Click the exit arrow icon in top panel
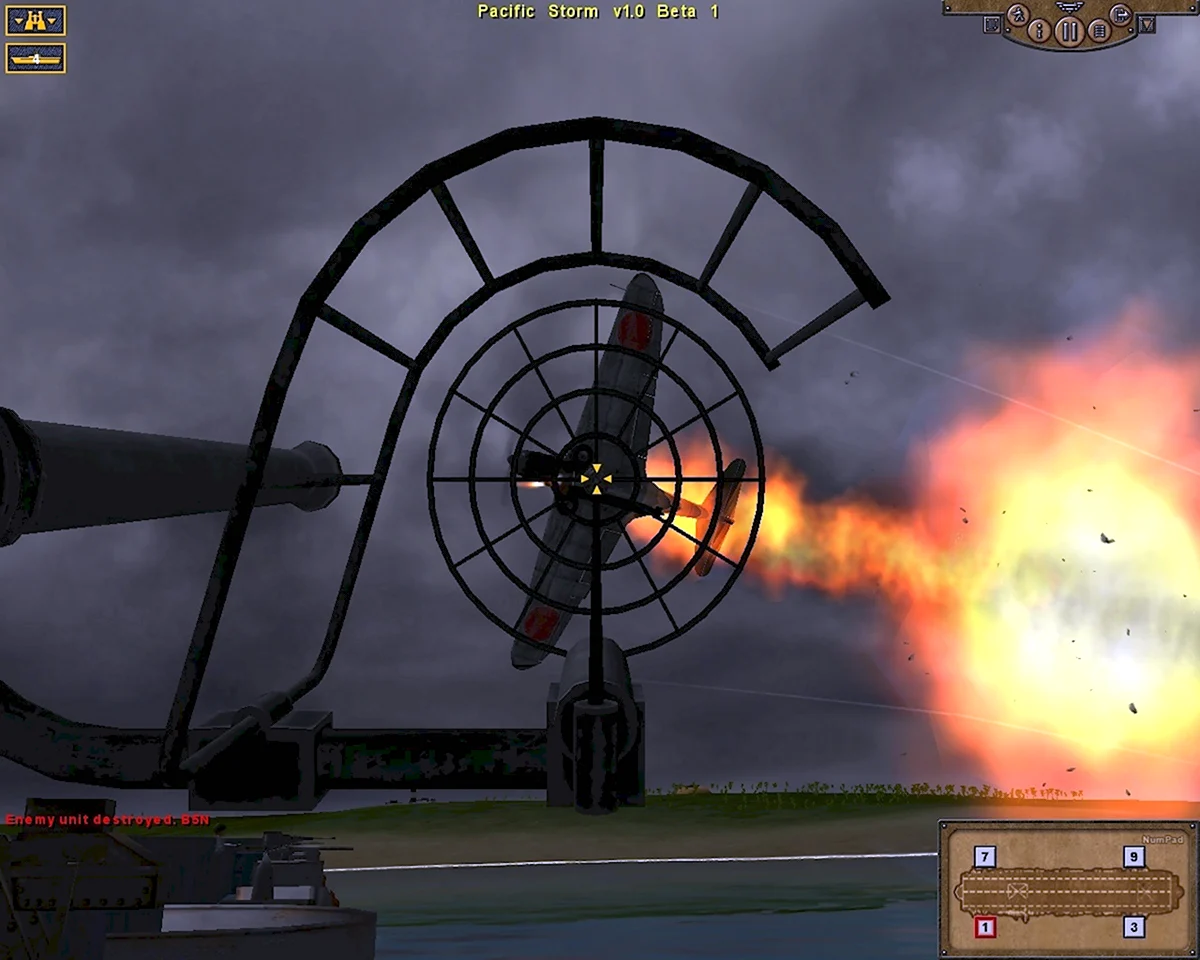This screenshot has height=960, width=1200. pyautogui.click(x=1121, y=15)
